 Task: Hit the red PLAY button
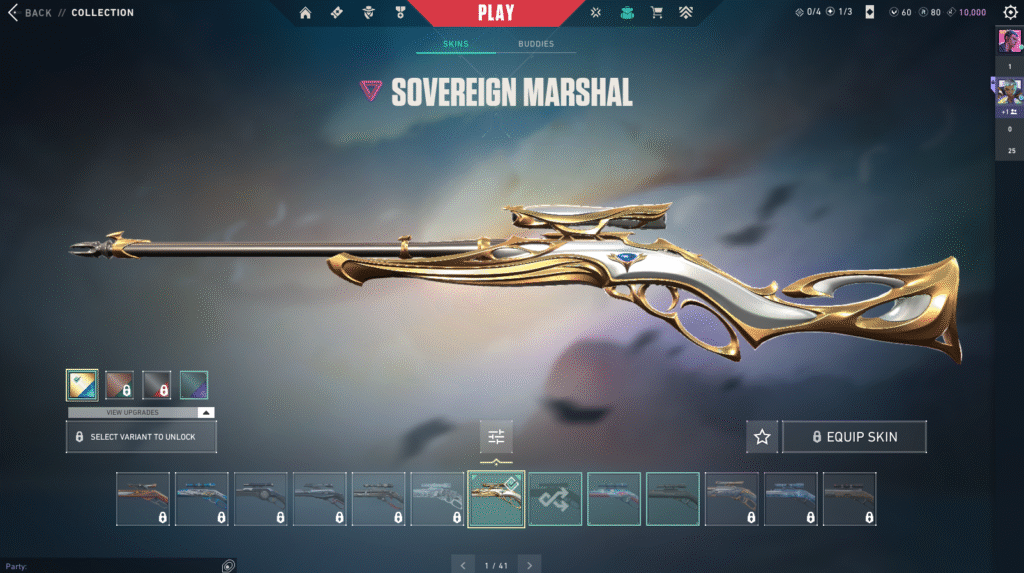point(497,13)
